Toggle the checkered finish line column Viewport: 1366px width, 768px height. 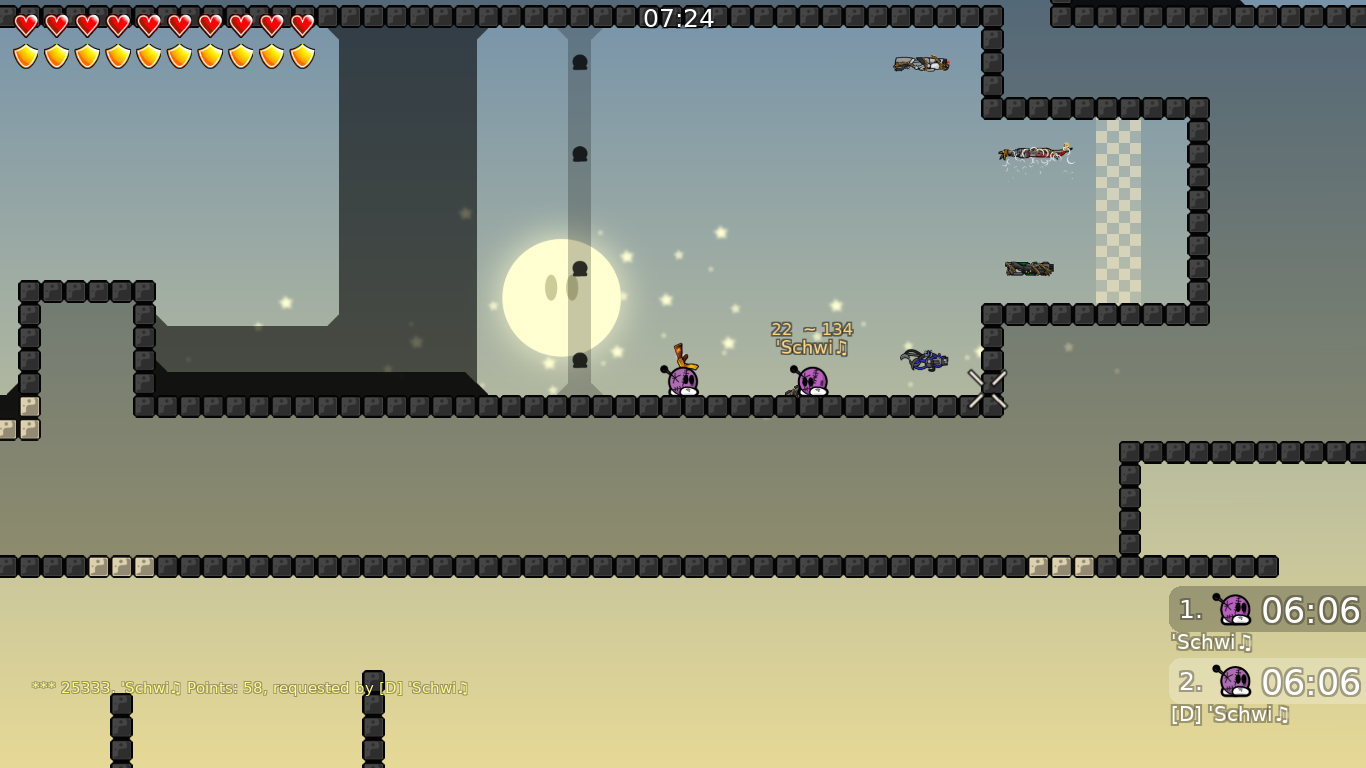(1120, 210)
